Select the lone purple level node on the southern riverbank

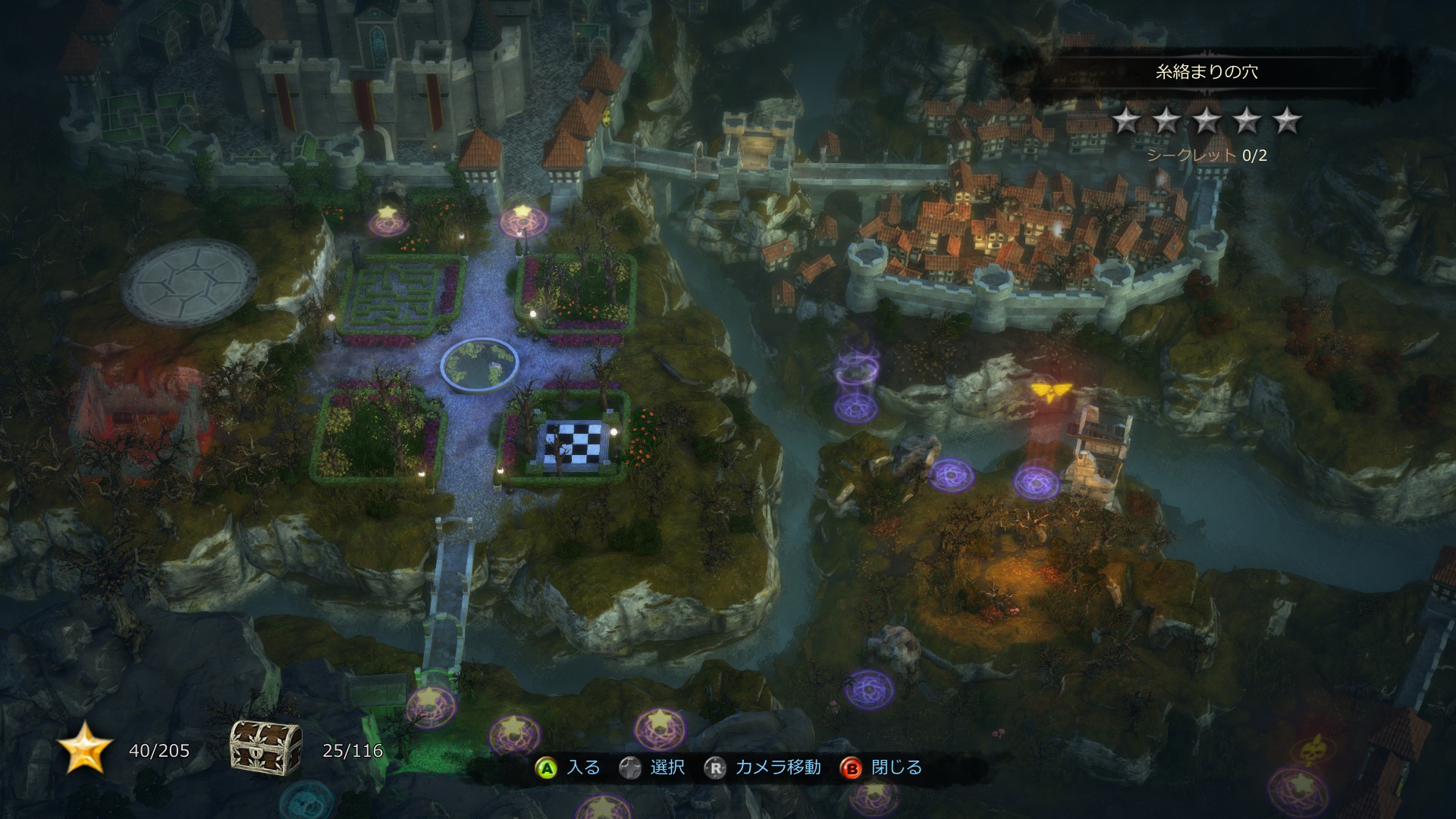869,689
